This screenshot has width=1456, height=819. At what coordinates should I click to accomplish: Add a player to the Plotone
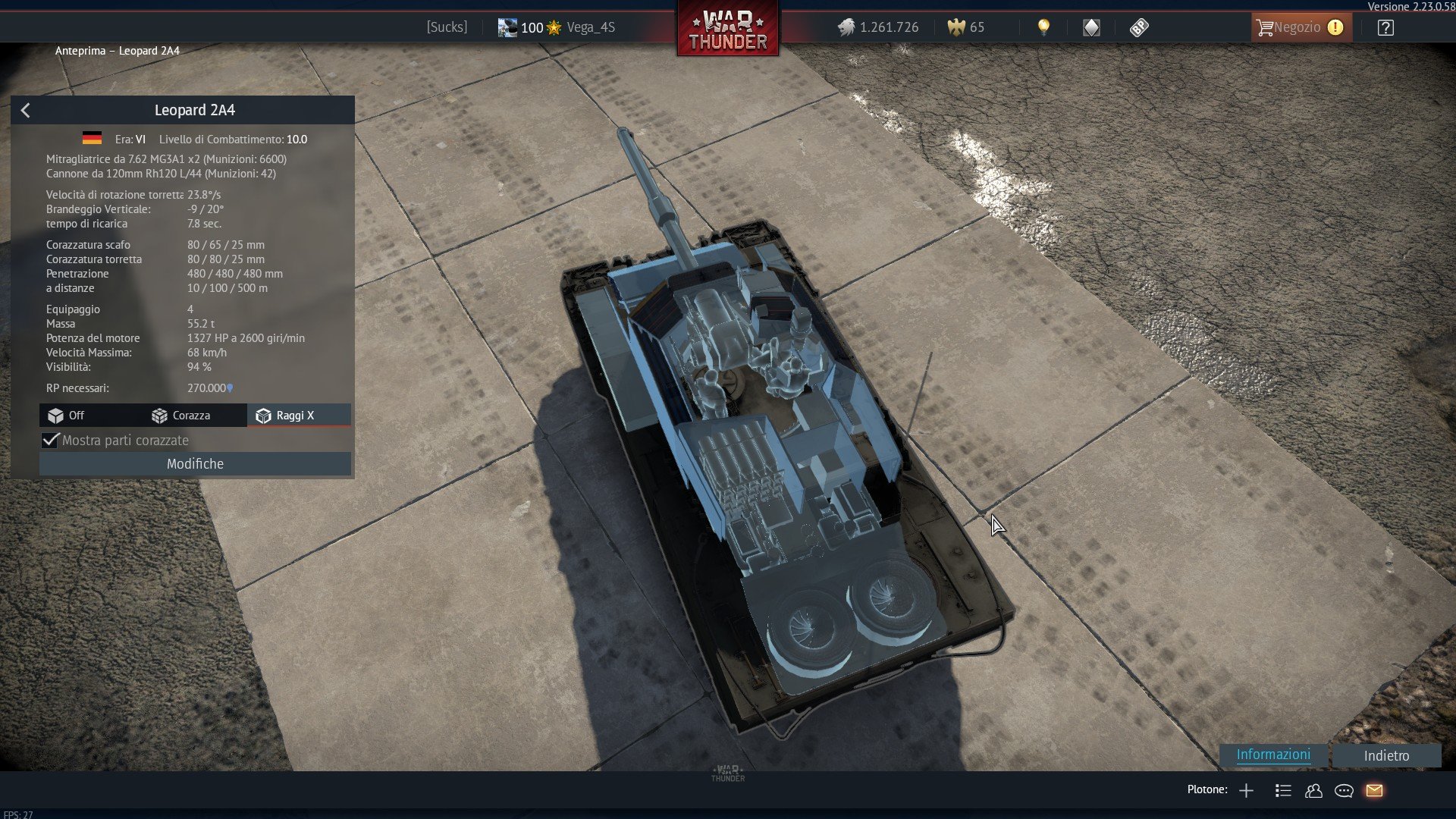coord(1246,791)
